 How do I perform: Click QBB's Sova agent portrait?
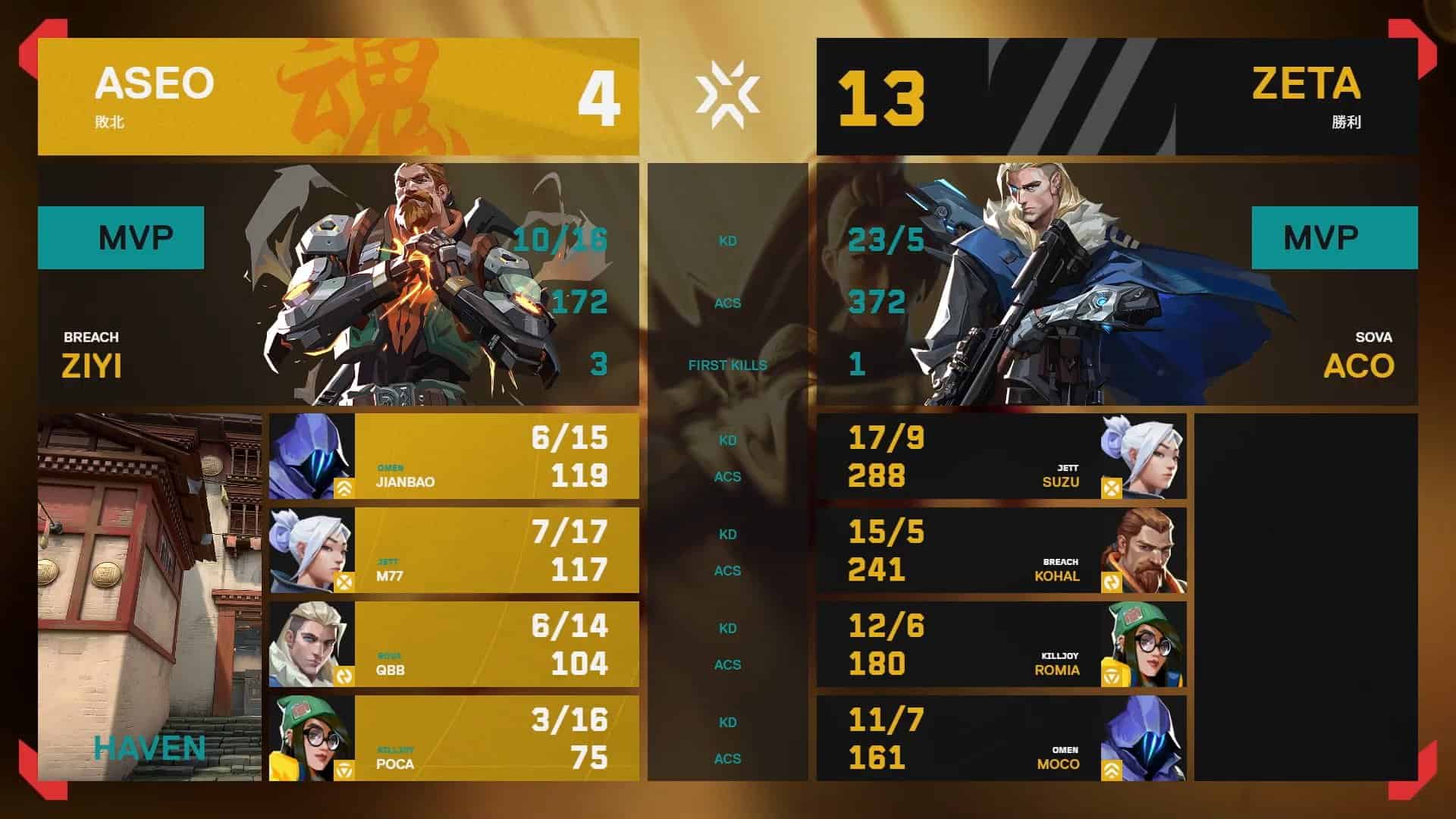[311, 642]
